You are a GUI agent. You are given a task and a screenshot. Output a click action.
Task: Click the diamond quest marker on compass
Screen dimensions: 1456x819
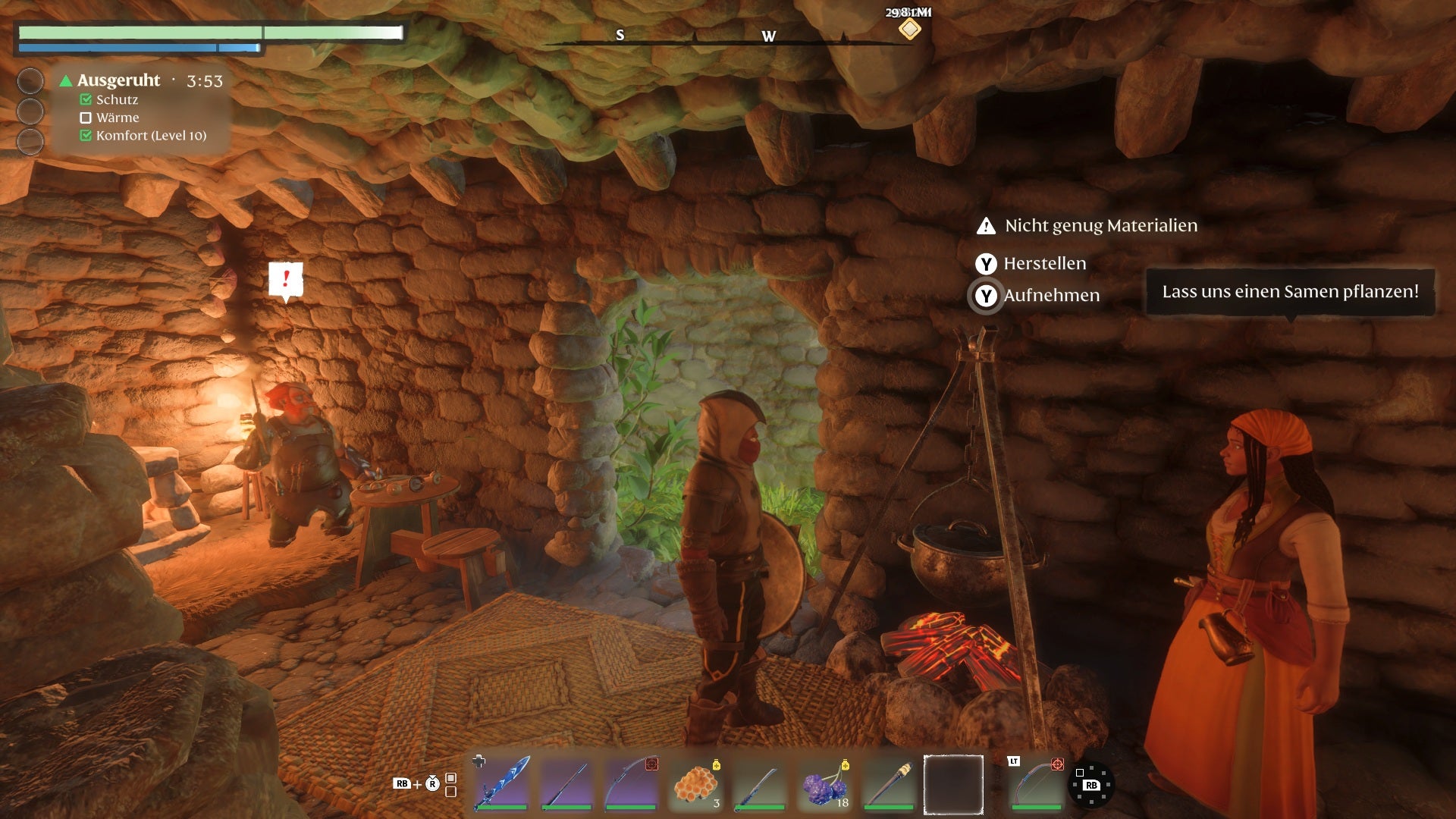tap(909, 30)
